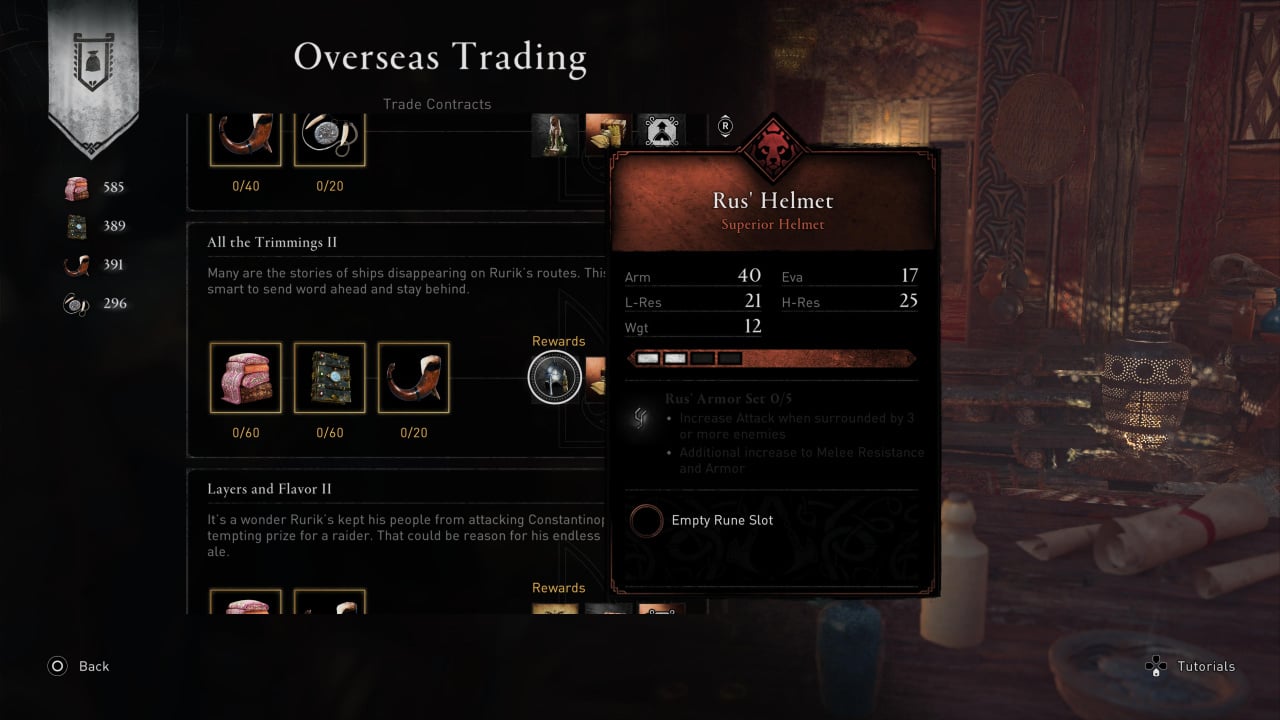The height and width of the screenshot is (720, 1280).
Task: Select the jeweled book requirement slot
Action: point(330,378)
